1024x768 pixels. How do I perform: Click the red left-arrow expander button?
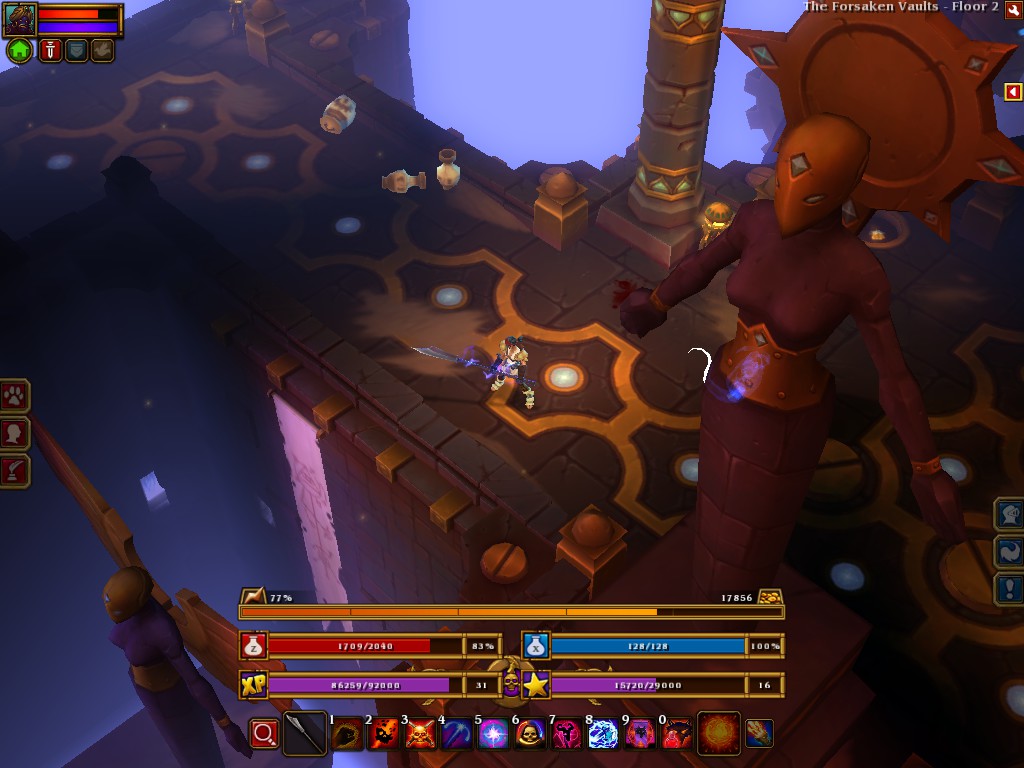coord(1013,92)
